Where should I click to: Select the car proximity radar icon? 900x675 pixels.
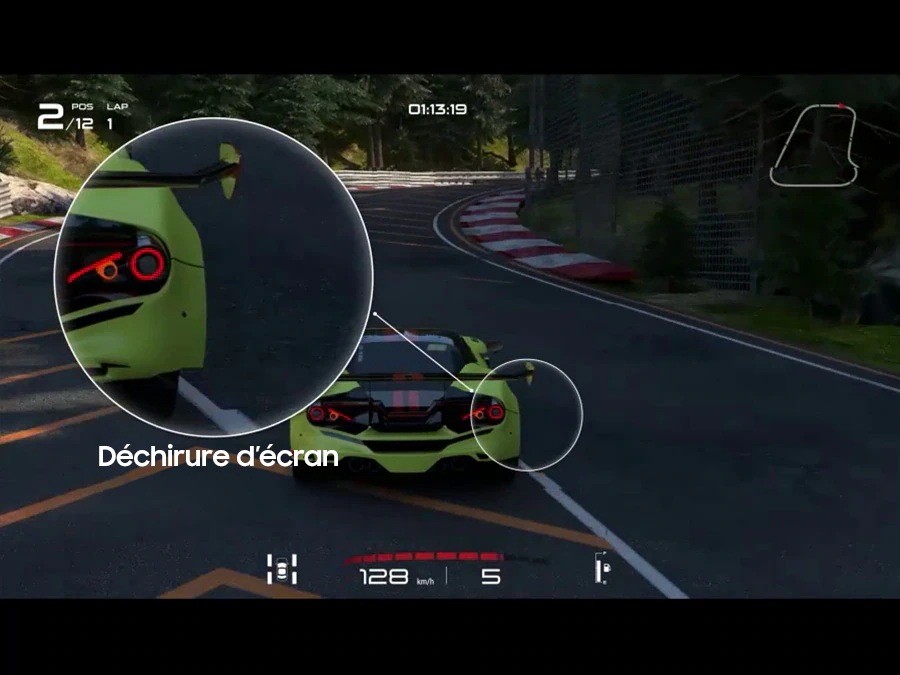[282, 569]
